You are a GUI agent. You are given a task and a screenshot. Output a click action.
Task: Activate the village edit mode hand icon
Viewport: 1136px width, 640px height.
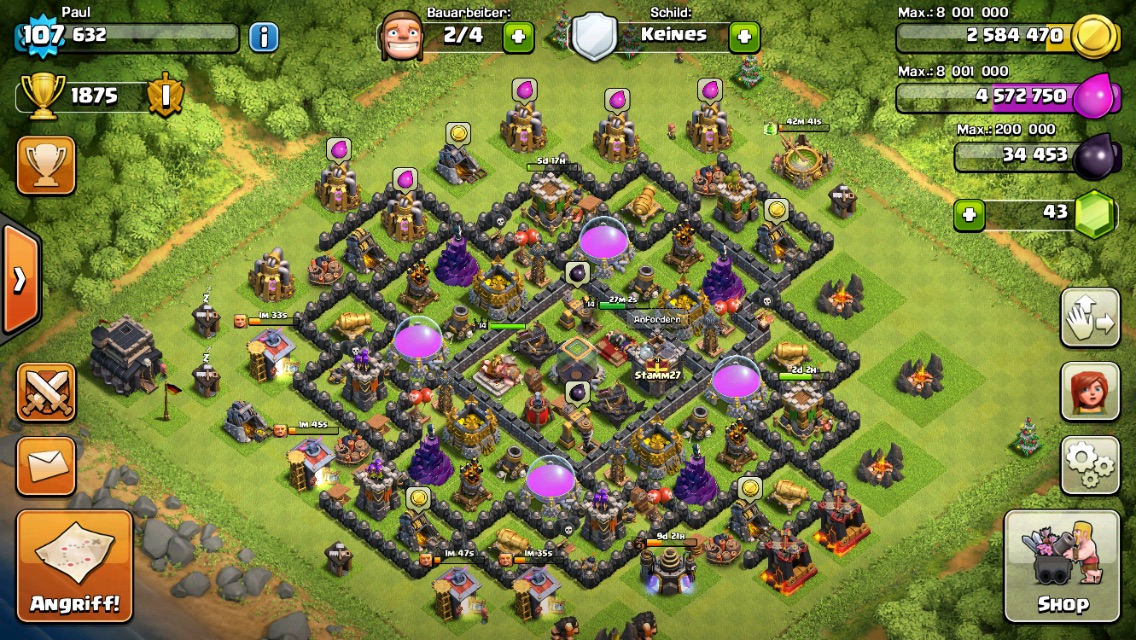(x=1090, y=317)
